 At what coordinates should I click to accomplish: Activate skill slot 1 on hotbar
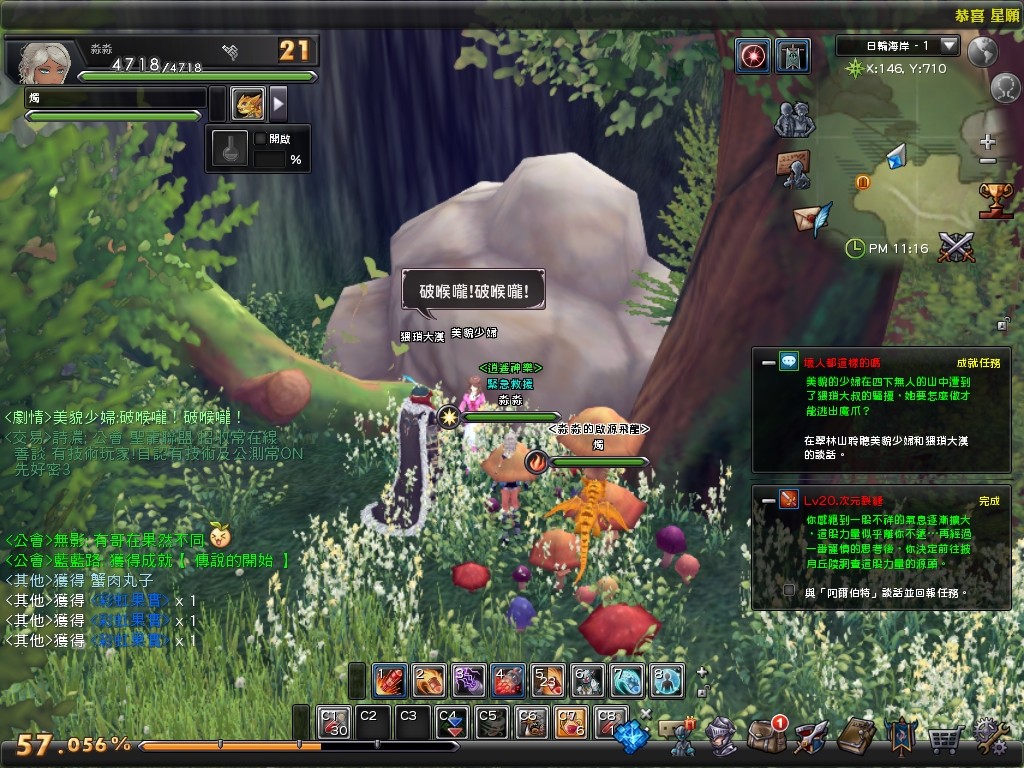[x=389, y=680]
